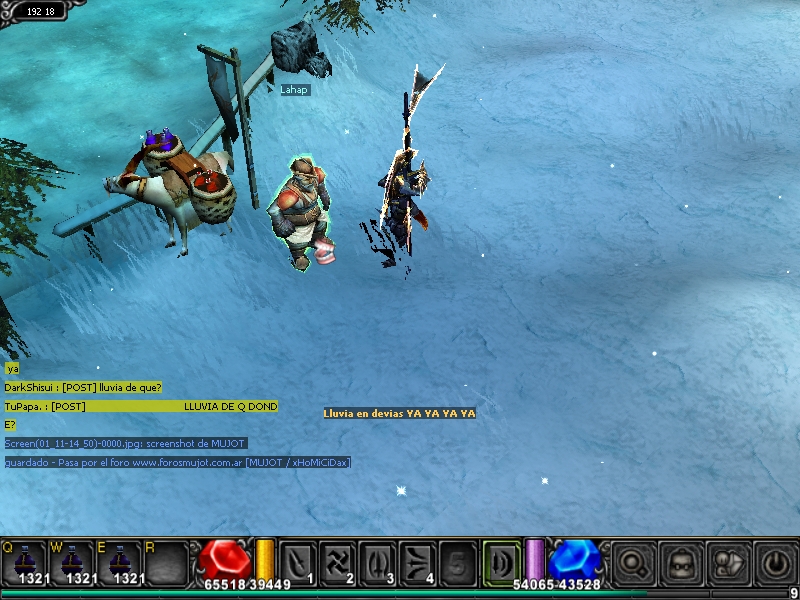Use the potion in the E slot
Viewport: 800px width, 600px height.
[x=121, y=563]
